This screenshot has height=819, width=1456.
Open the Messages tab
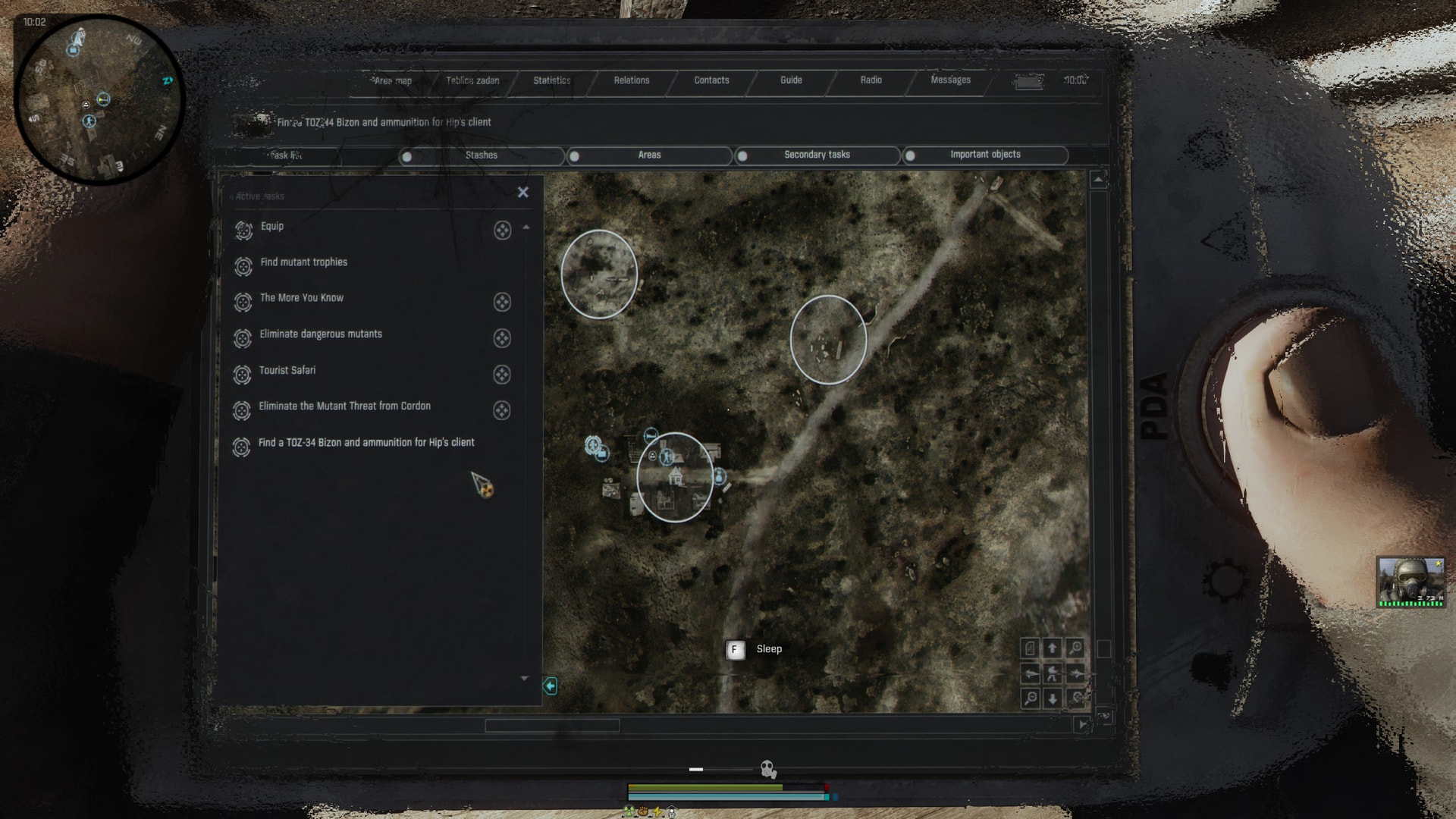950,80
